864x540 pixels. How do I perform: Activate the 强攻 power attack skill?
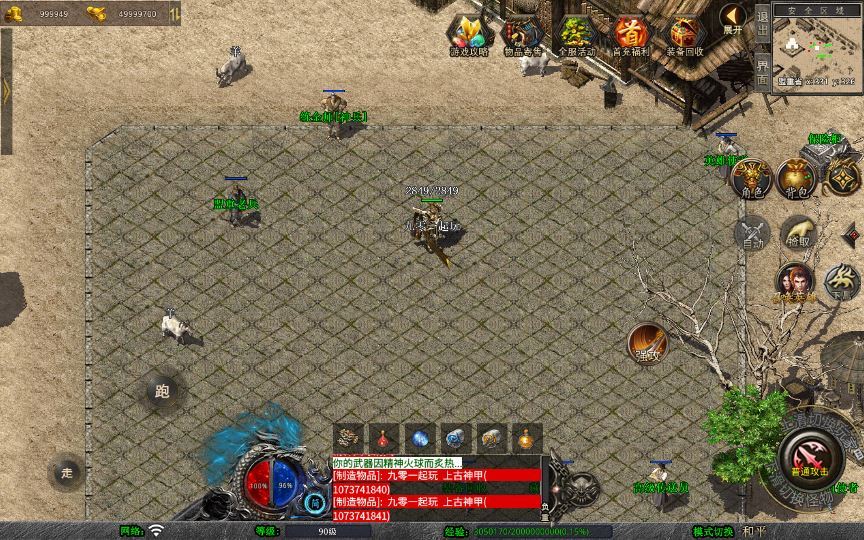[647, 343]
